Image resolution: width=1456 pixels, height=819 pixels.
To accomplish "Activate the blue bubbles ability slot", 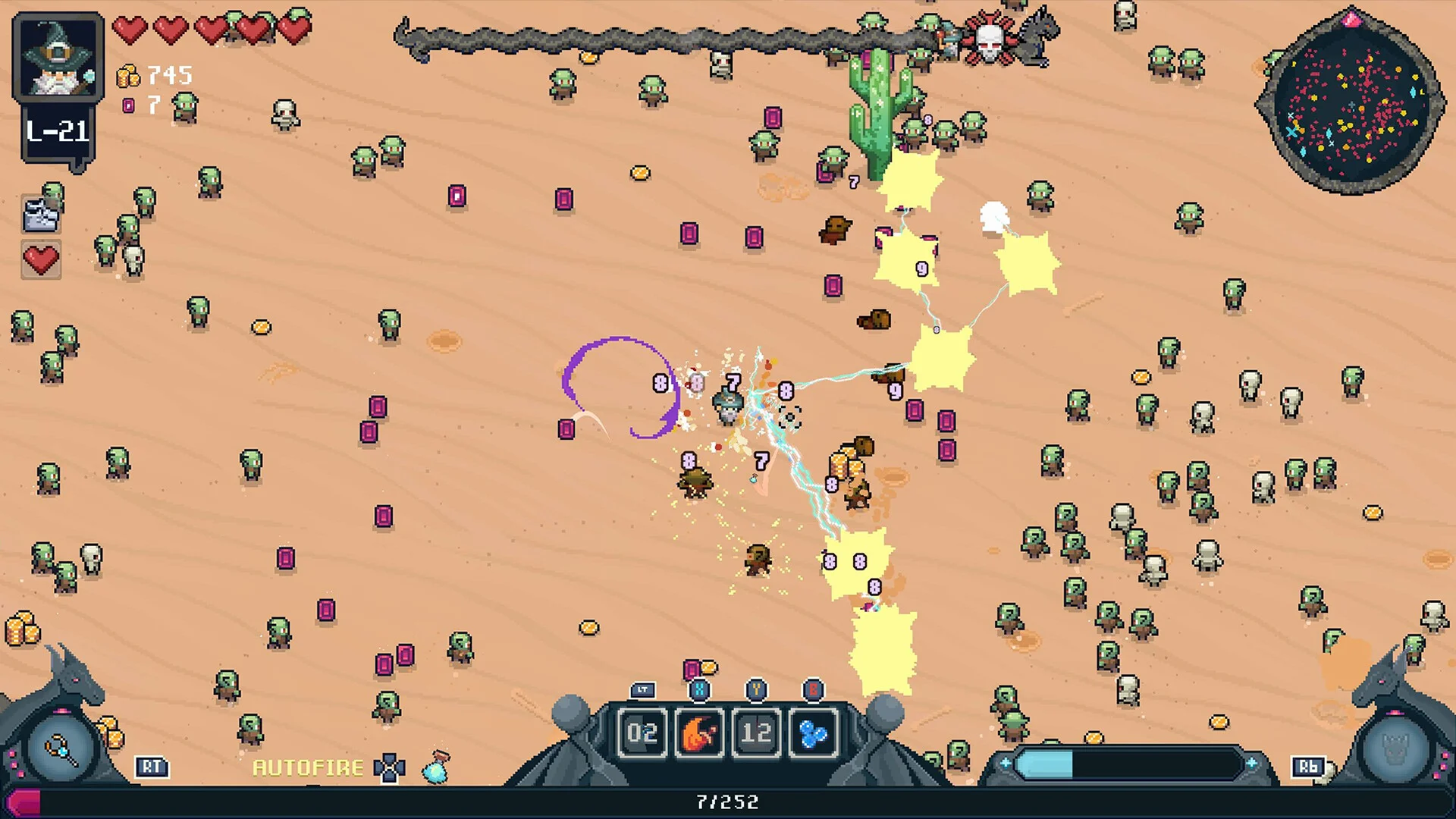I will pyautogui.click(x=813, y=733).
